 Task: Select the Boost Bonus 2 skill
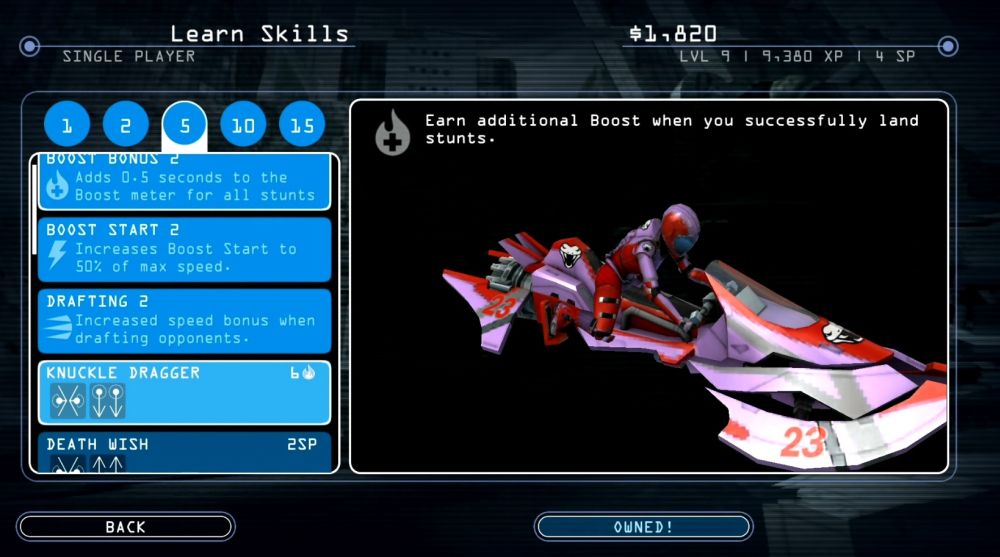click(x=185, y=181)
